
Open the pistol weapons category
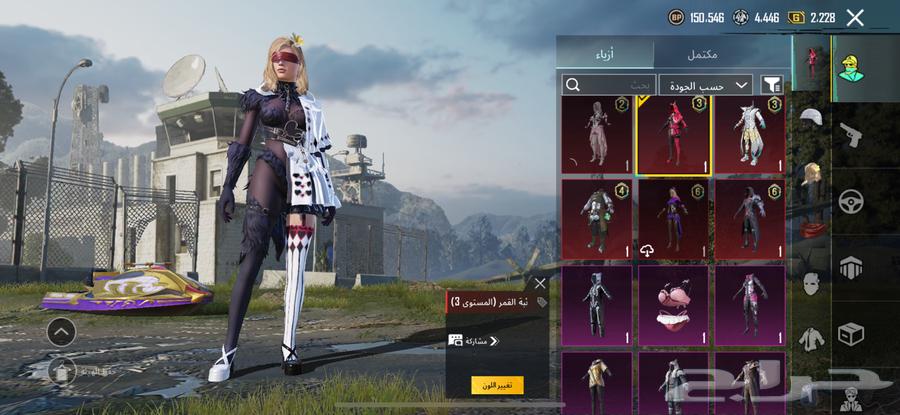[851, 133]
